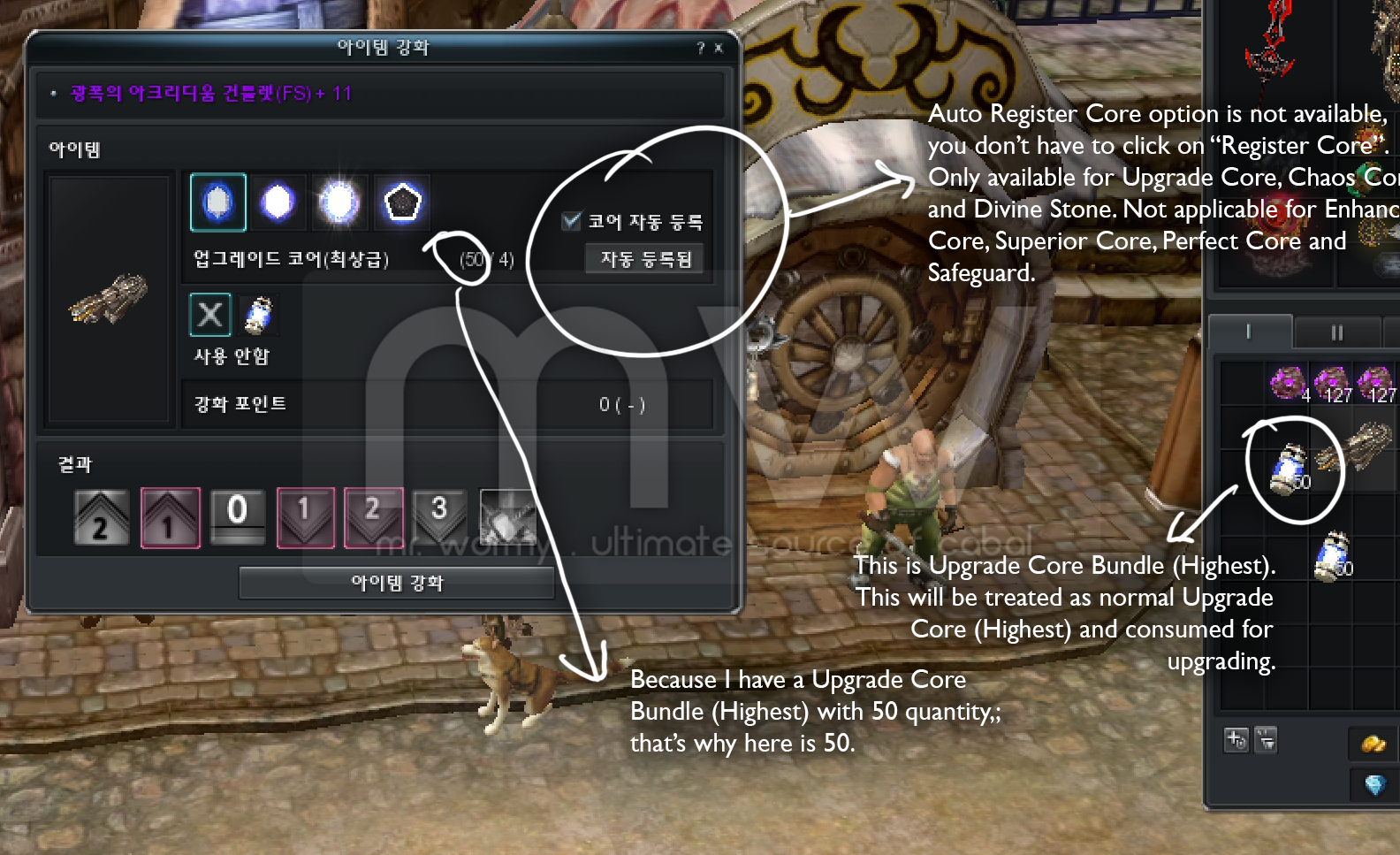Select the X 'not used' safeguard option

tap(210, 315)
